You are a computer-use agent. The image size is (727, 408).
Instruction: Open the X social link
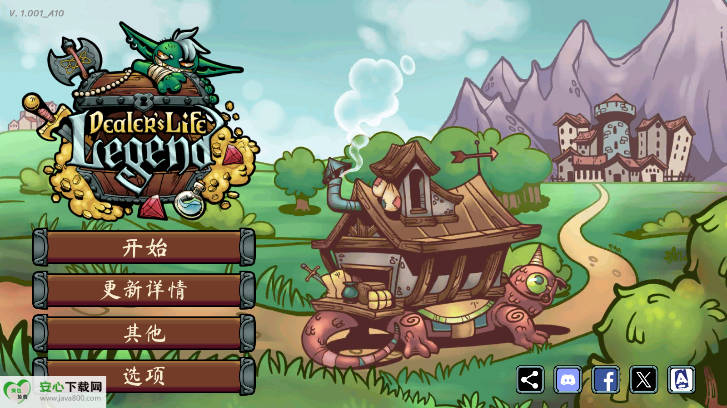[x=644, y=379]
